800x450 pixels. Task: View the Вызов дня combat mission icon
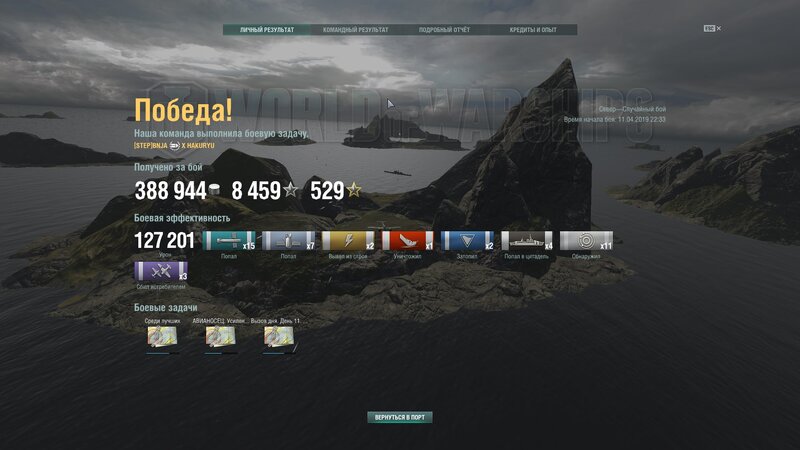[x=278, y=337]
